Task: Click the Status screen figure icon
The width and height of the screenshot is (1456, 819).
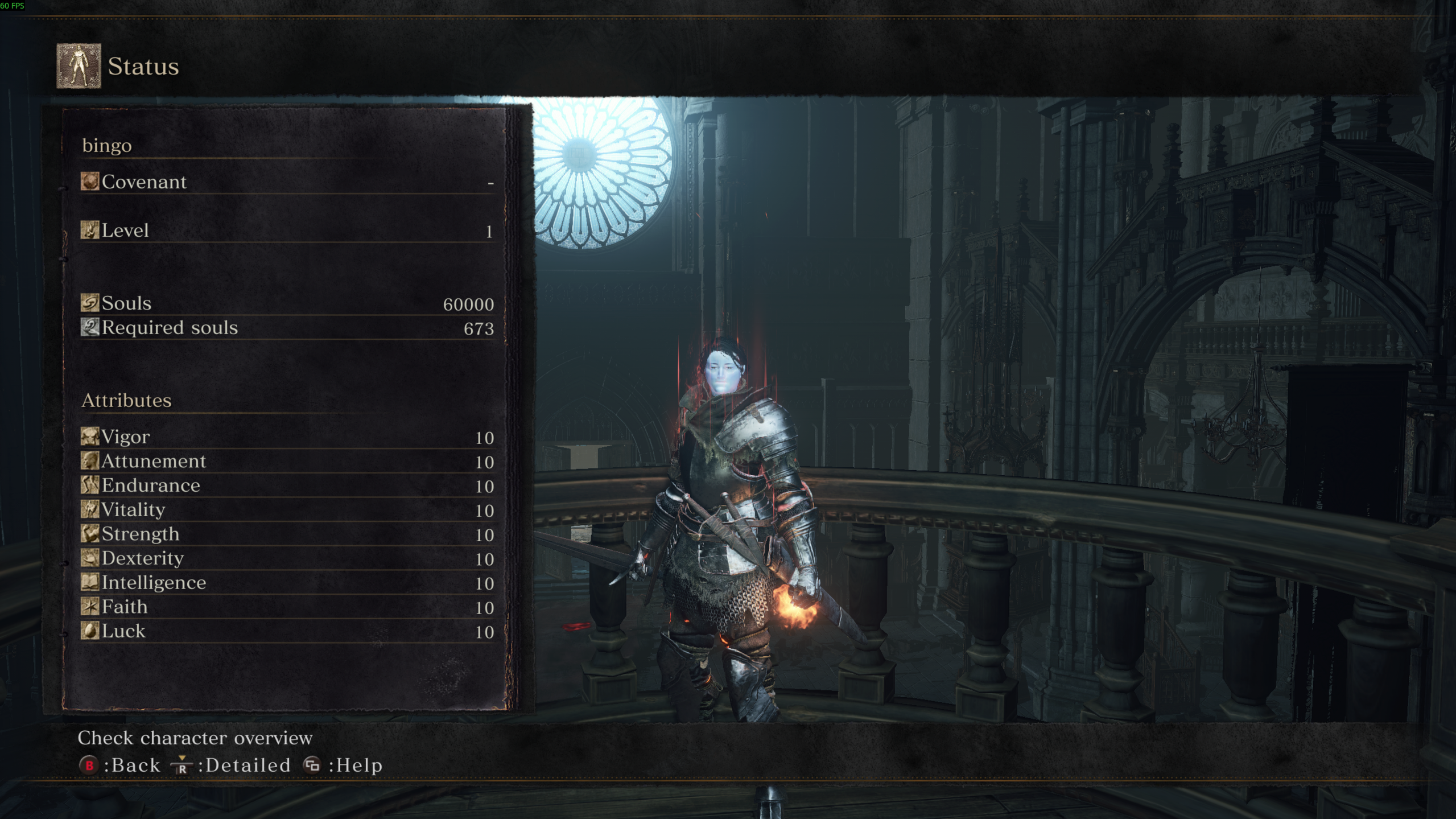Action: coord(79,66)
